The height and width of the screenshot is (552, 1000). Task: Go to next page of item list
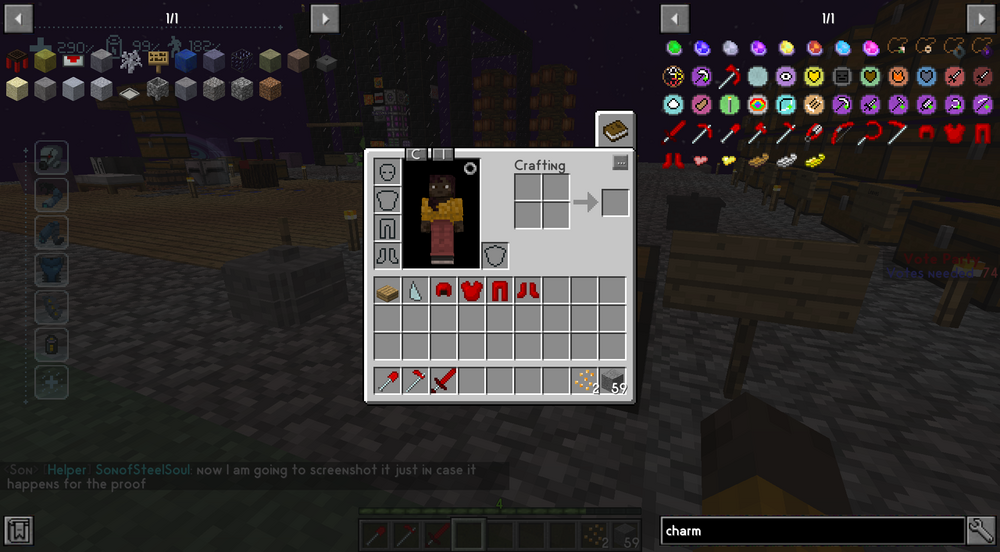980,19
